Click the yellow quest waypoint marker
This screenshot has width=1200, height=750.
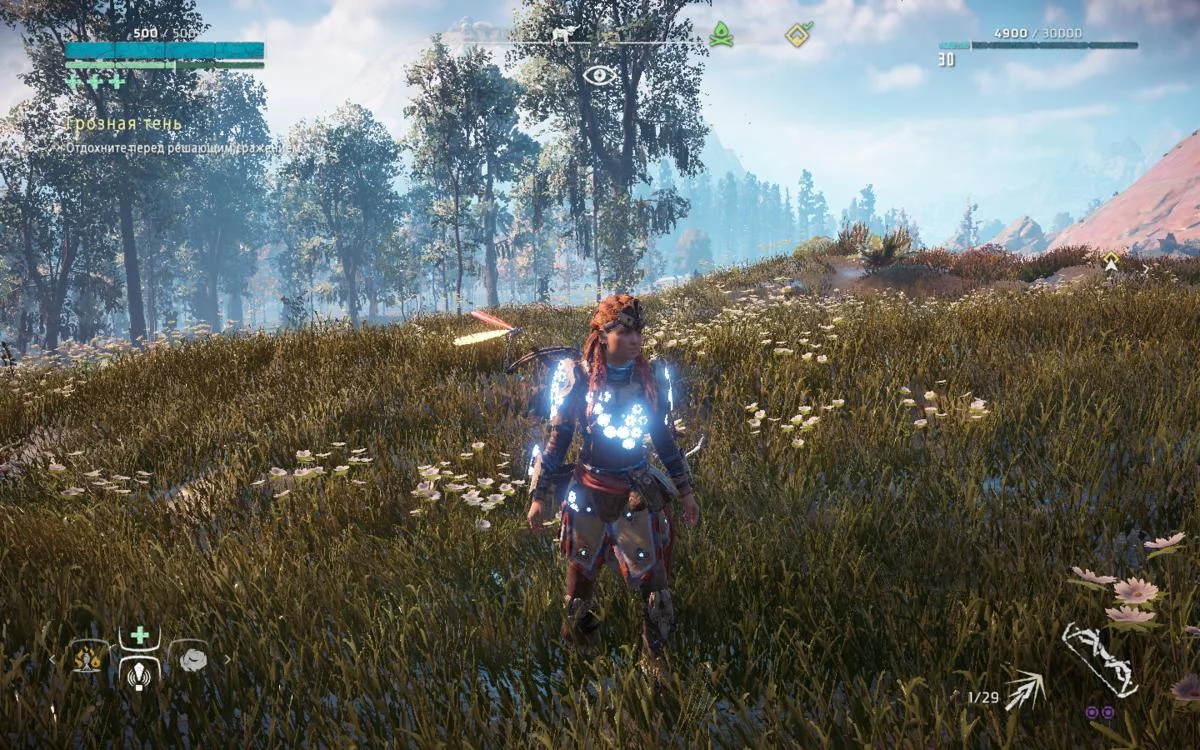point(1110,261)
